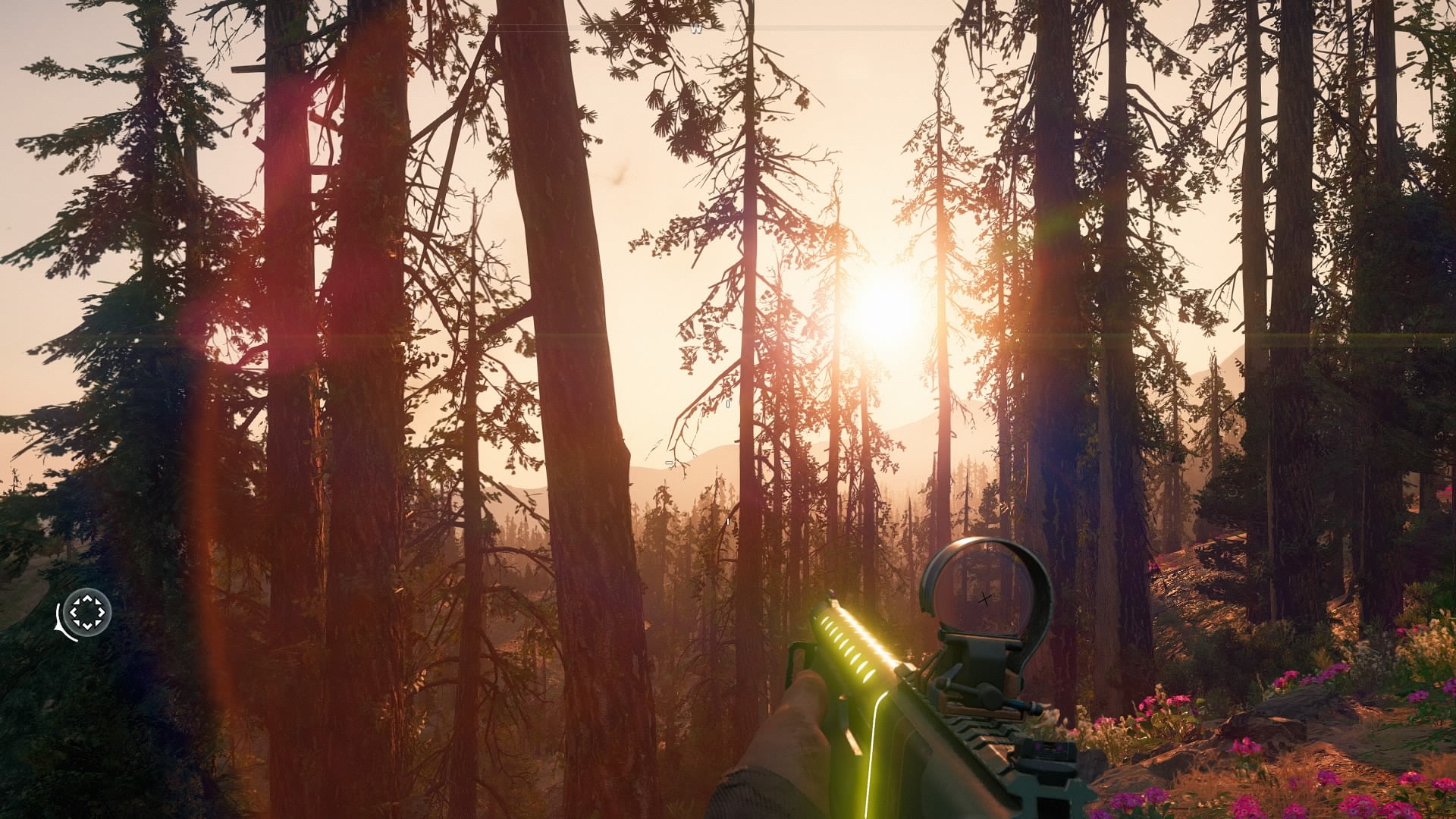This screenshot has width=1456, height=819.
Task: Select the W heading on the compass bar
Action: pyautogui.click(x=696, y=28)
